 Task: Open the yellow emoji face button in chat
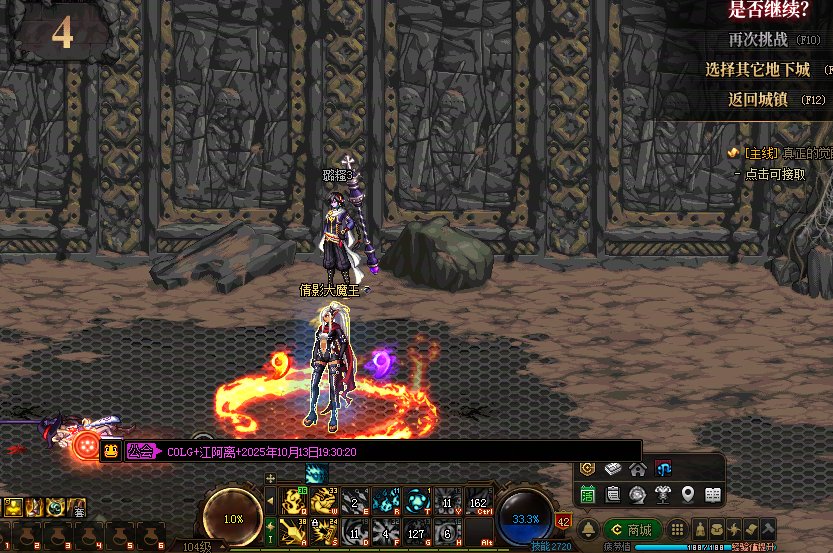click(109, 452)
